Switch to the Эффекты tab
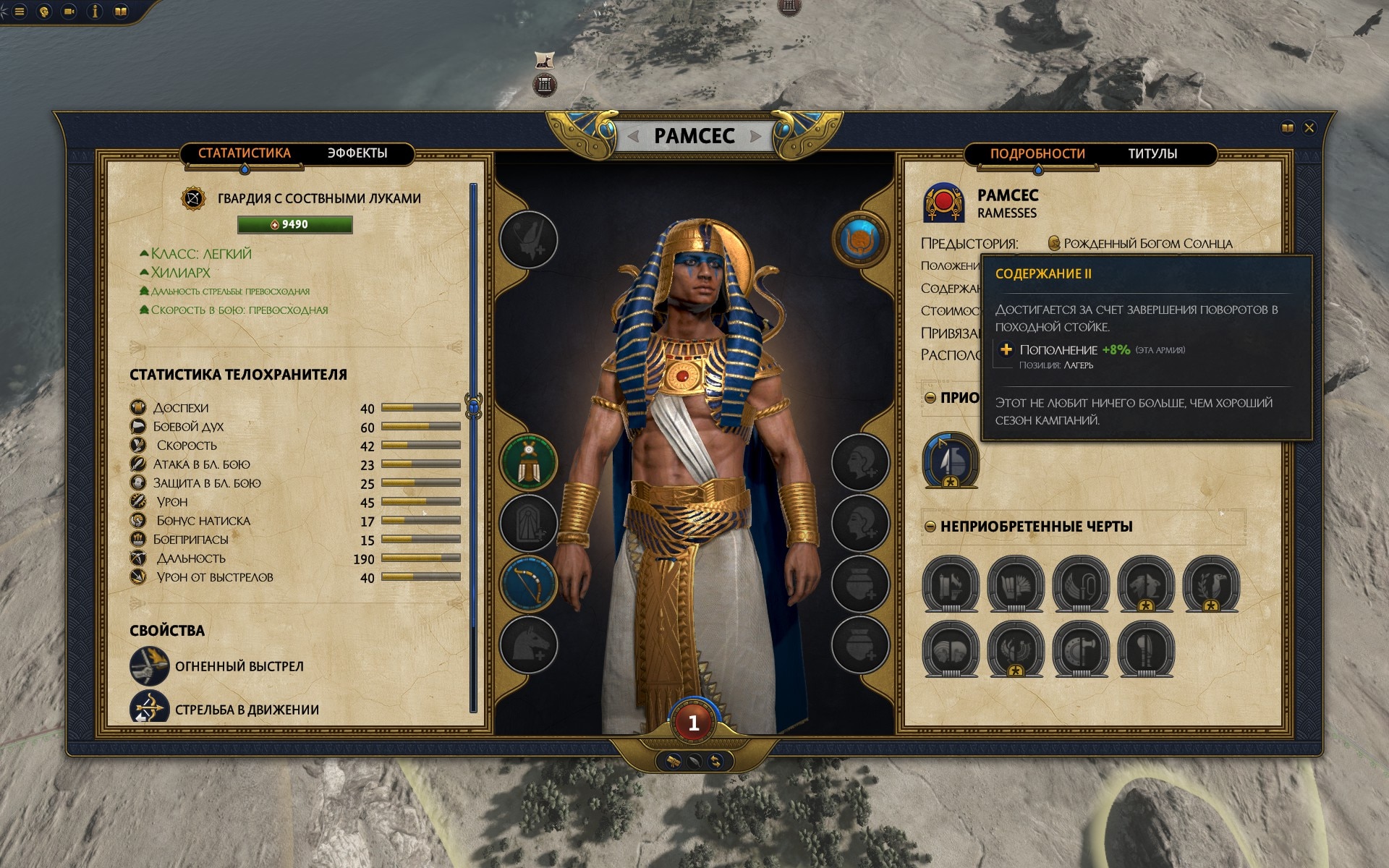 click(x=357, y=153)
